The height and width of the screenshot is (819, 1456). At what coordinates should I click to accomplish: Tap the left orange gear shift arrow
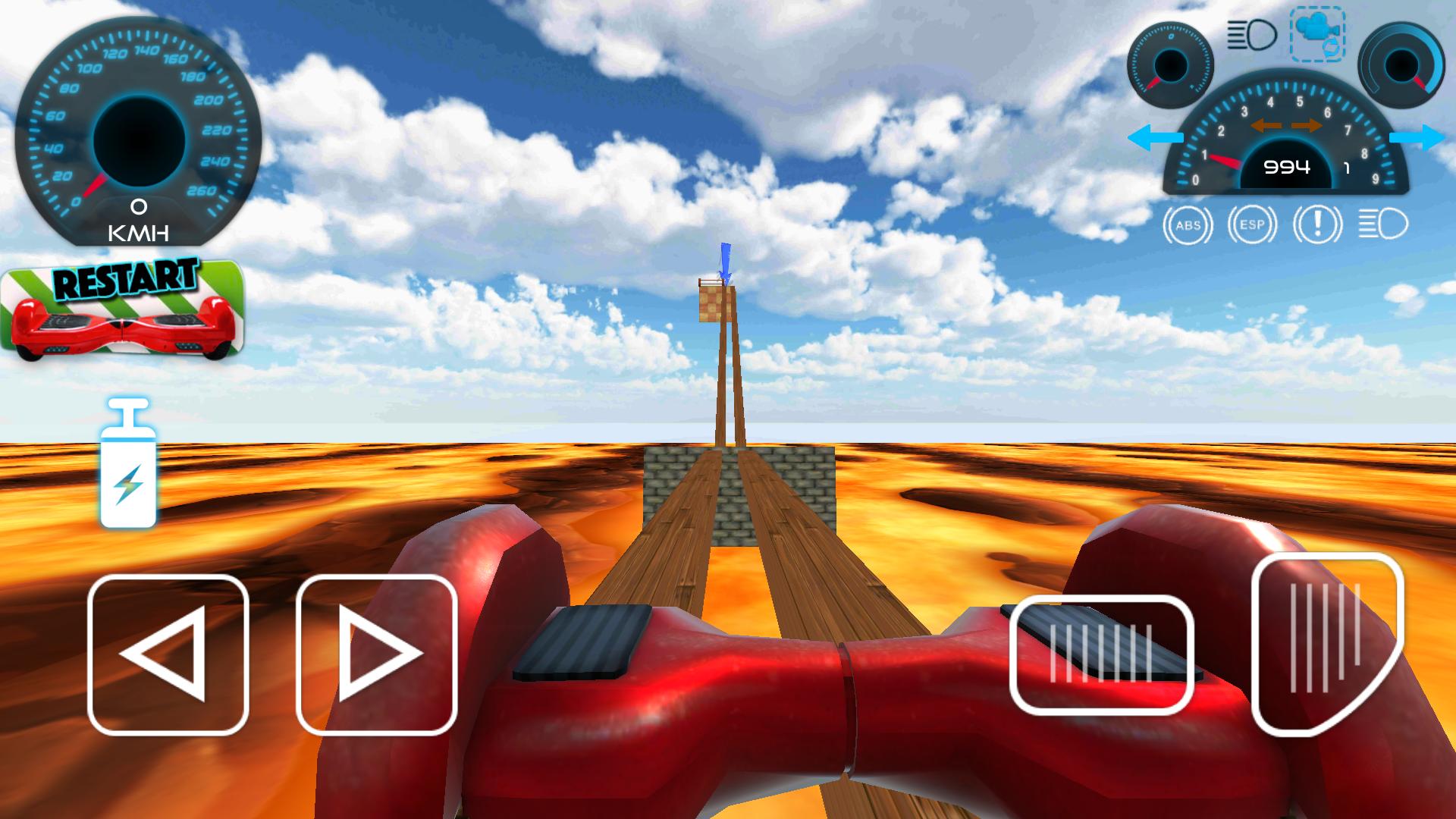point(1268,127)
